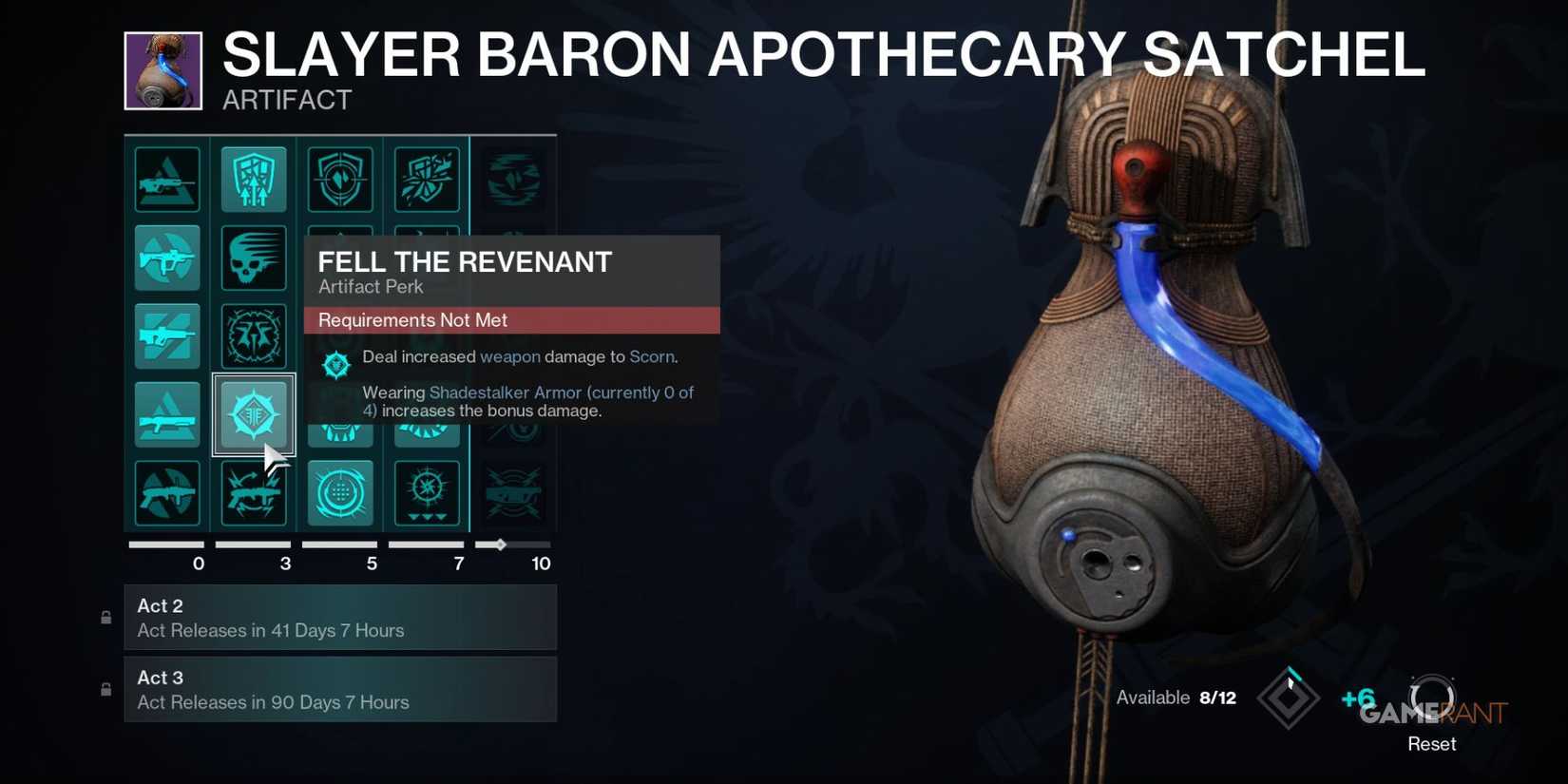Screen dimensions: 1568x784
Task: Open the Shadestalker Armor link in perk description
Action: tap(505, 392)
